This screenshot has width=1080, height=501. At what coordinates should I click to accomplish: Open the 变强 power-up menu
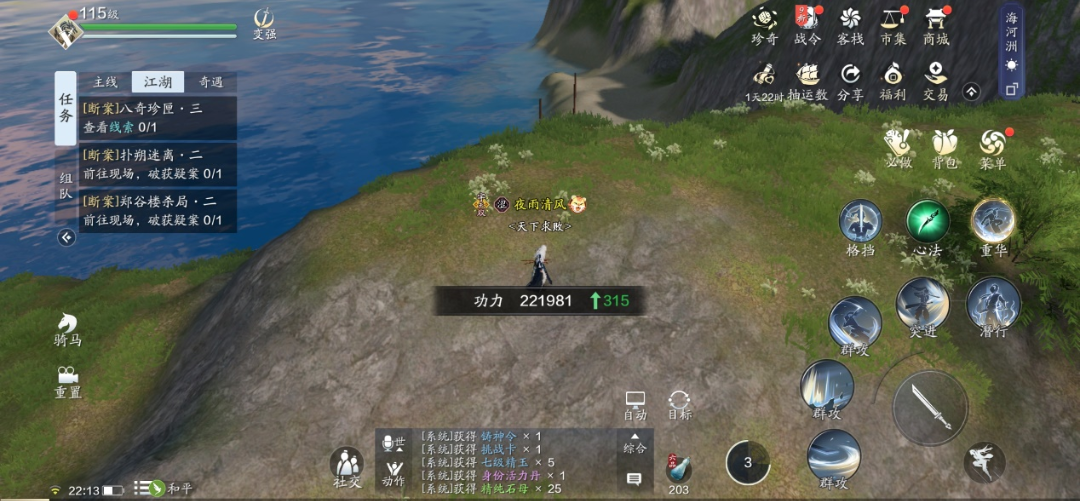point(264,23)
